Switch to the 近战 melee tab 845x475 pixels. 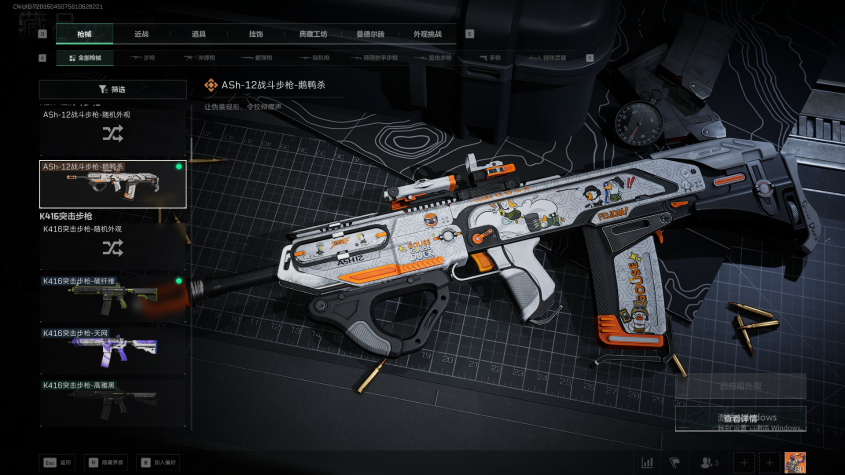[141, 34]
